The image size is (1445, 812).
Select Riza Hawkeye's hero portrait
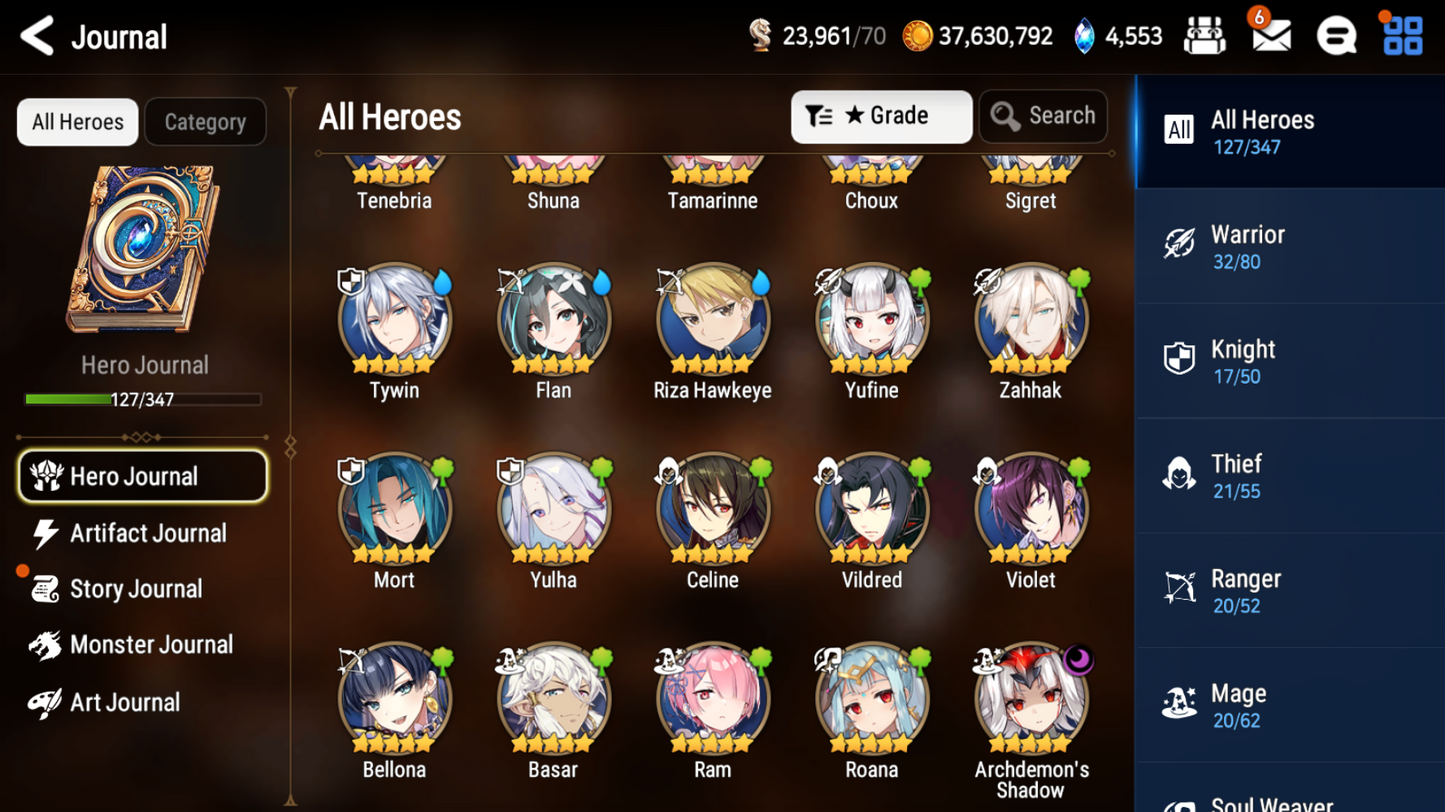[x=712, y=320]
